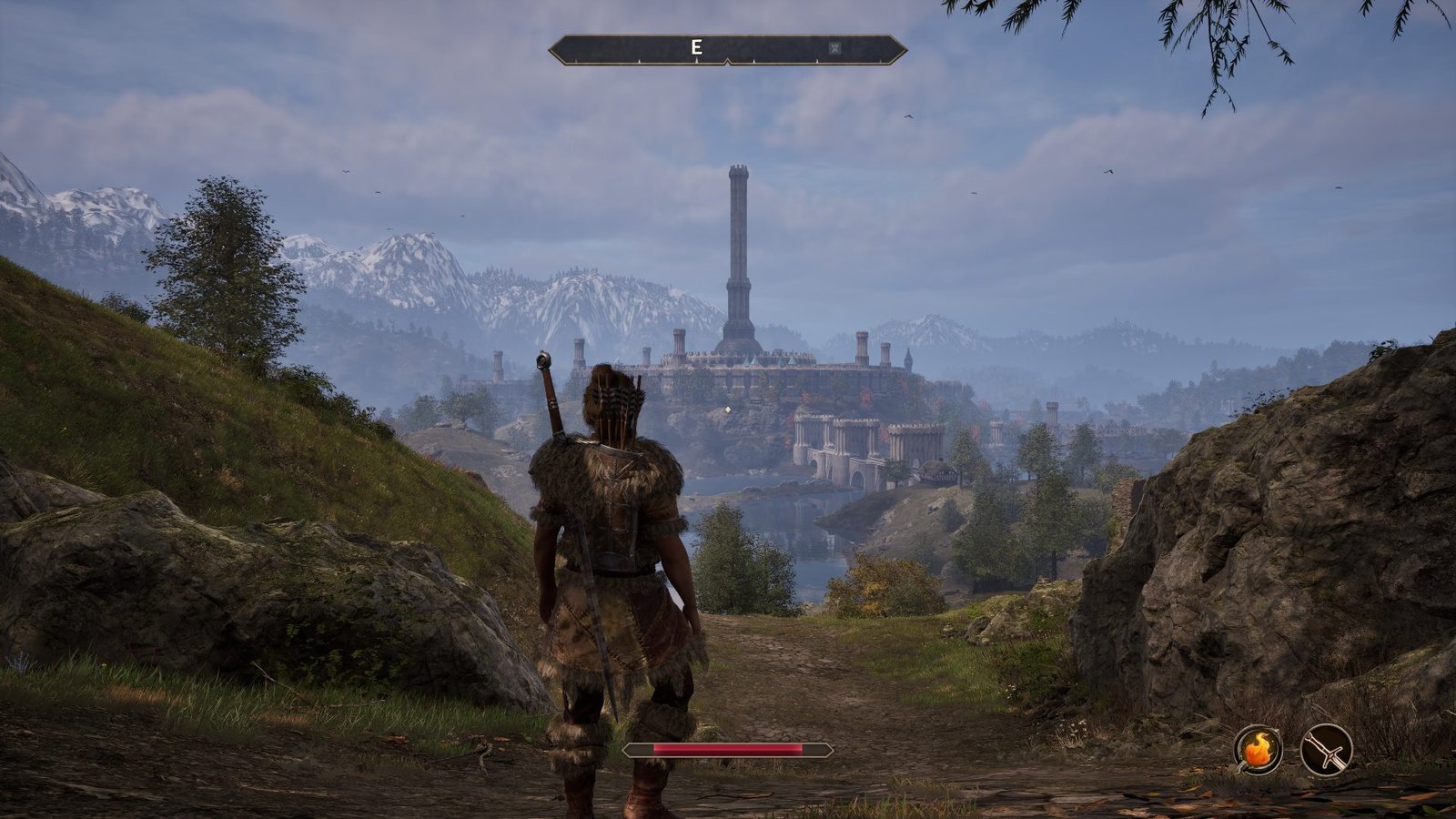
Task: Click the diamond waypoint marker near the ruins
Action: 728,410
